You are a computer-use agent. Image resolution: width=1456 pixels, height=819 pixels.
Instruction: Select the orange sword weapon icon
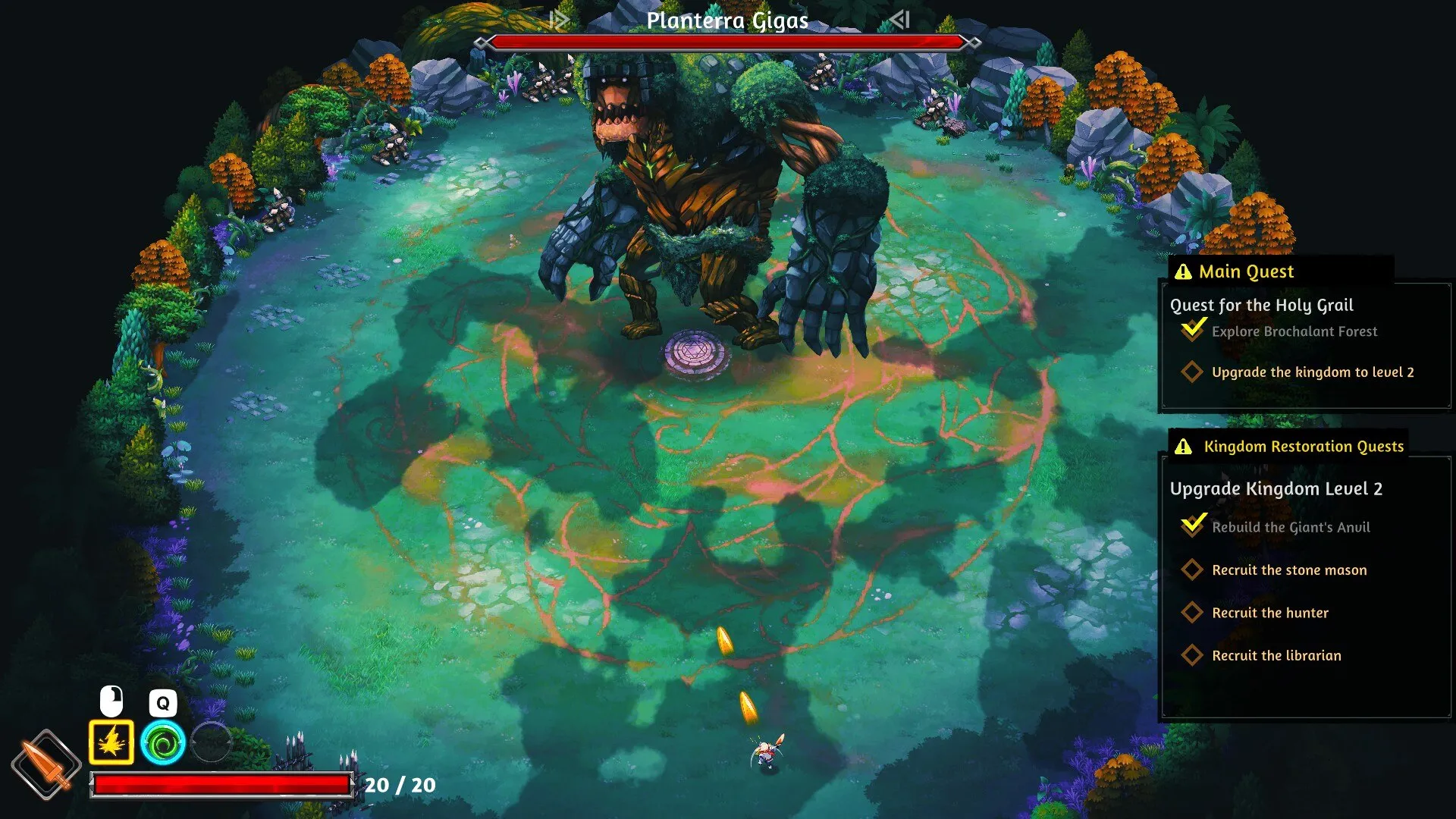(45, 764)
